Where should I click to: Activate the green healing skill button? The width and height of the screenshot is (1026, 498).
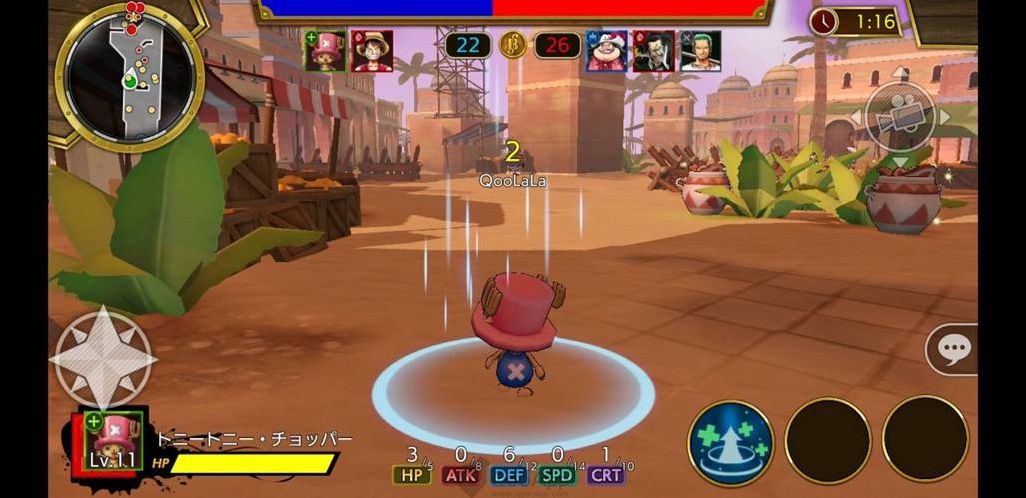tap(730, 442)
